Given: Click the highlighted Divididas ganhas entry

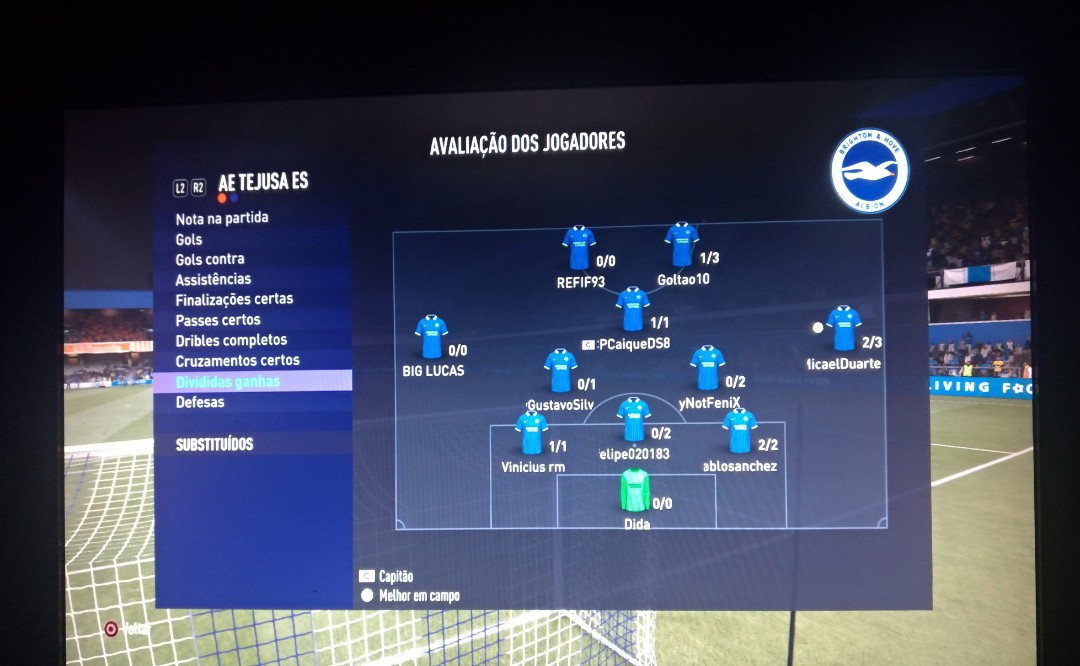Looking at the screenshot, I should click(228, 382).
